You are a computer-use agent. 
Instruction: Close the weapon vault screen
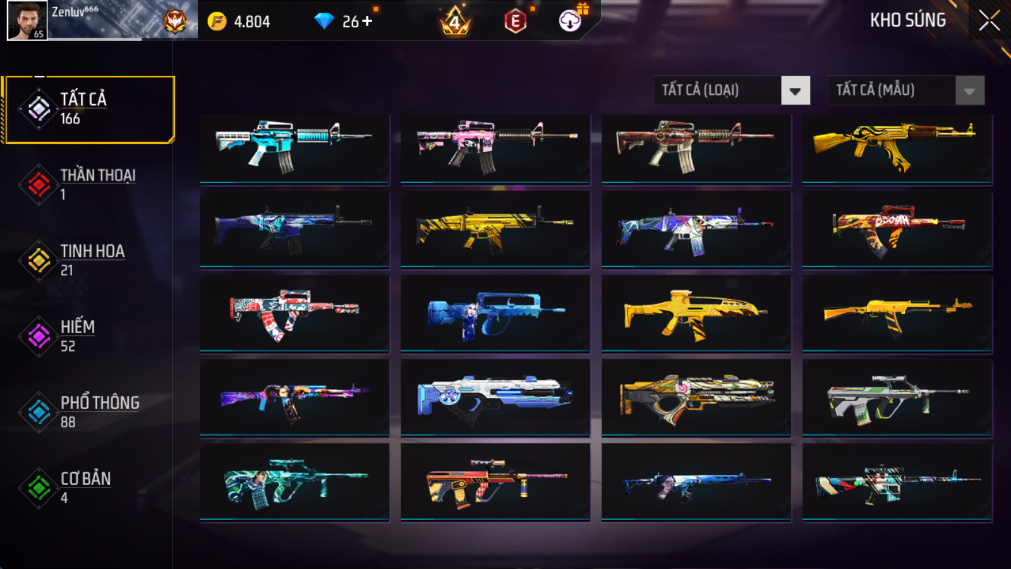coord(988,21)
